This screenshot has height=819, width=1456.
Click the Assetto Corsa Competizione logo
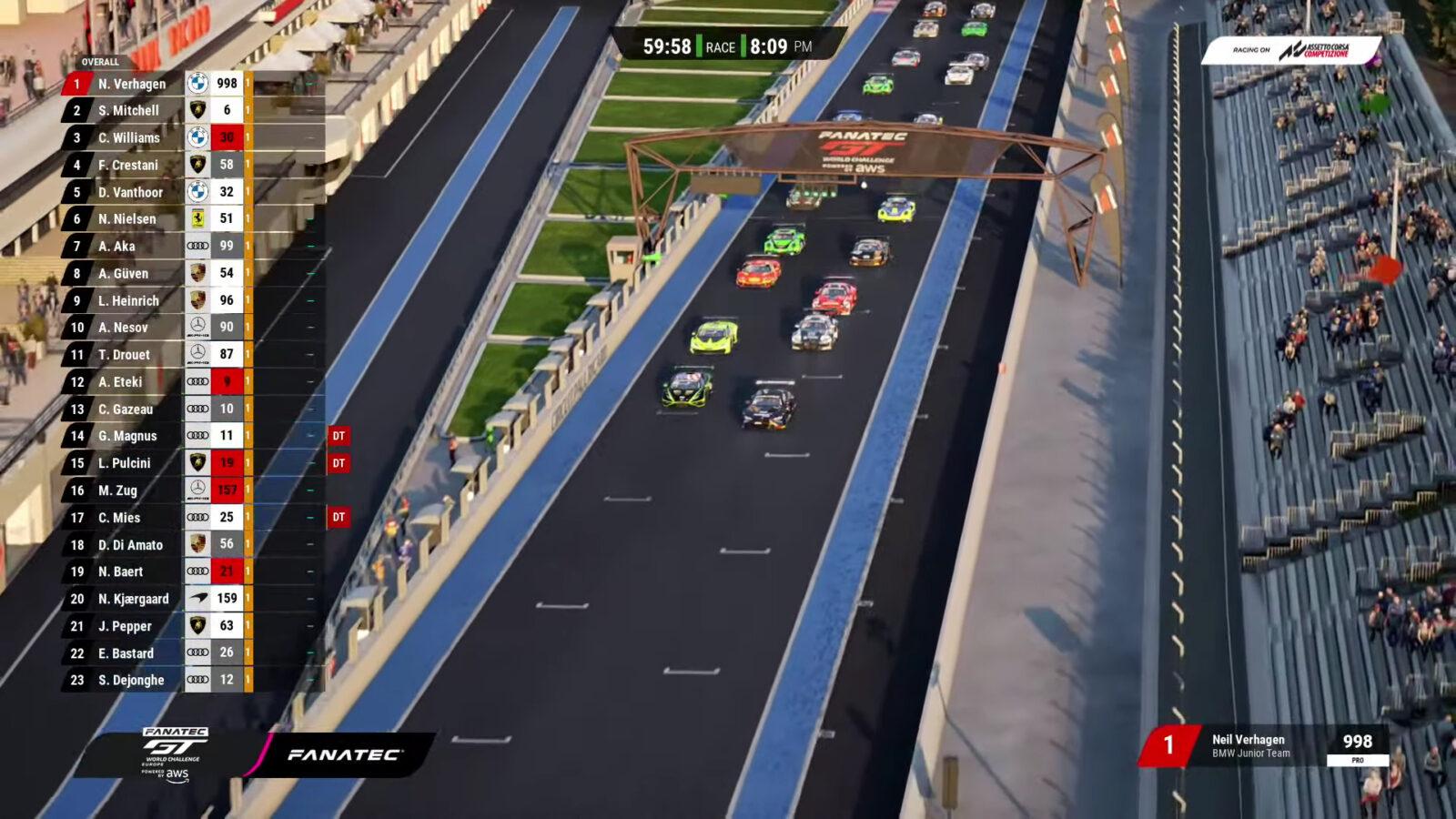tap(1318, 52)
